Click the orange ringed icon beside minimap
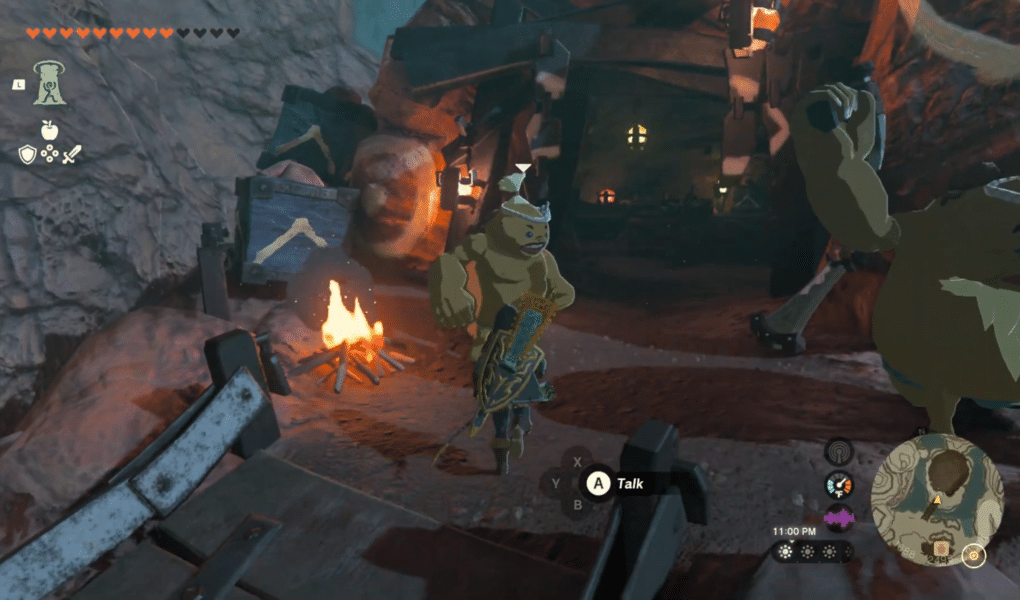This screenshot has width=1020, height=600. [973, 552]
